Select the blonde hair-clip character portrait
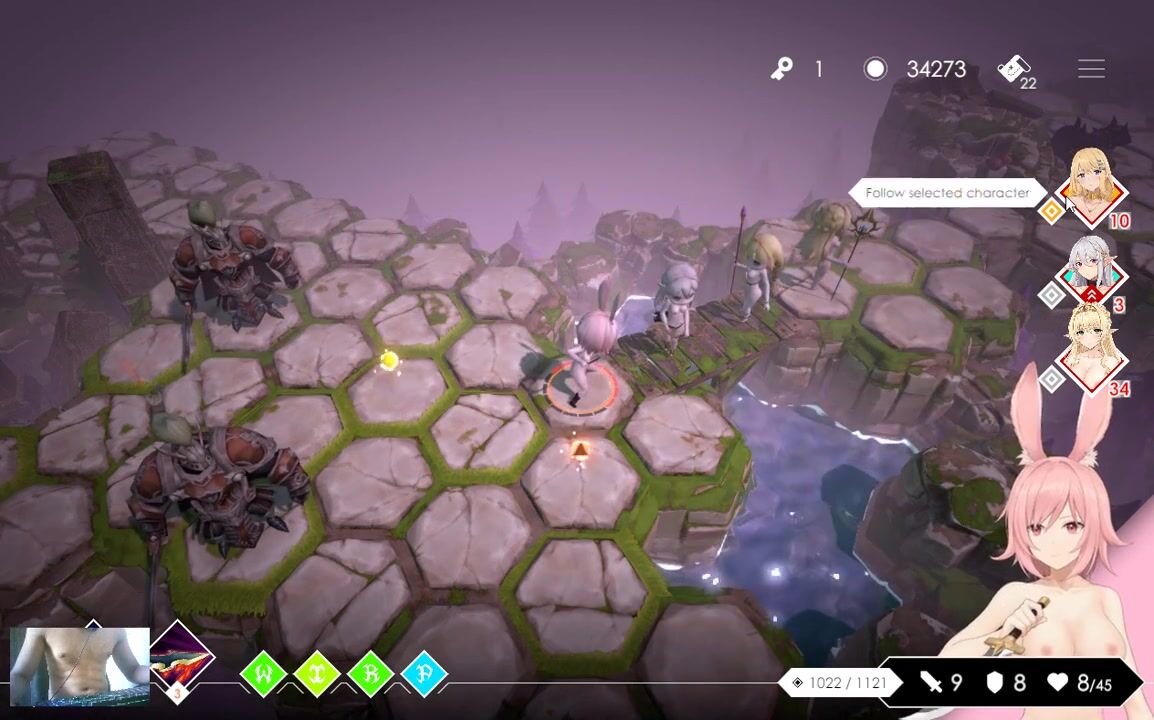The image size is (1154, 720). 1091,187
